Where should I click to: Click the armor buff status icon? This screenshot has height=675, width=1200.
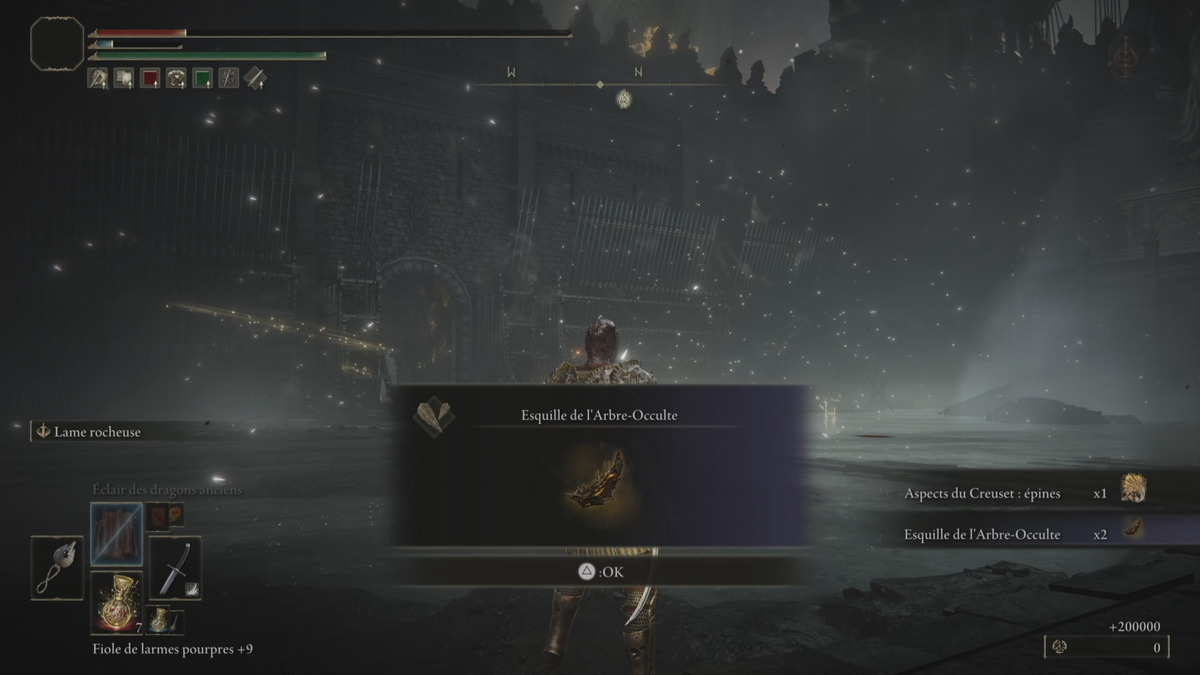tap(176, 78)
